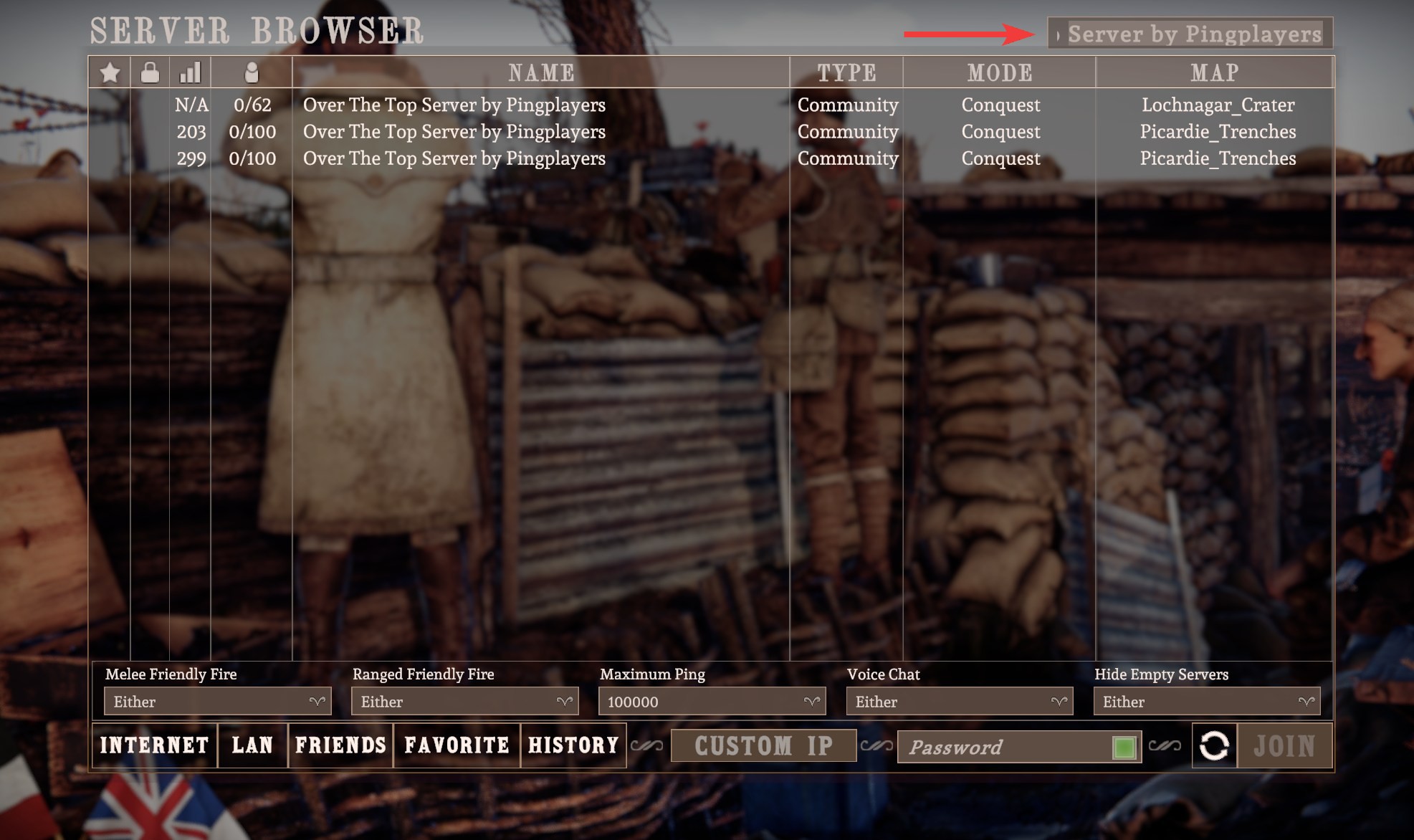
Task: Open the Maximum Ping dropdown
Action: pos(712,702)
